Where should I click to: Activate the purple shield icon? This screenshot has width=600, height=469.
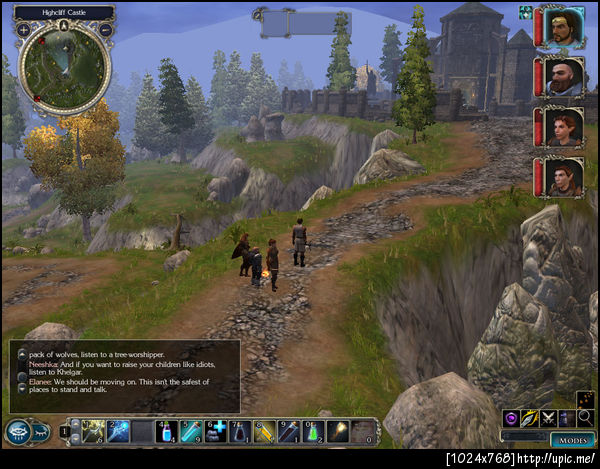(511, 418)
